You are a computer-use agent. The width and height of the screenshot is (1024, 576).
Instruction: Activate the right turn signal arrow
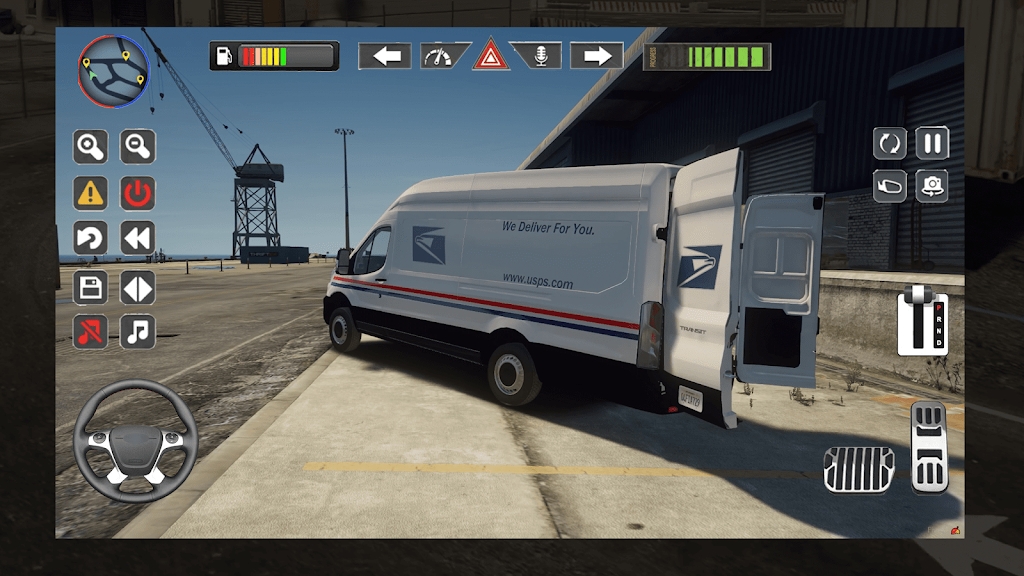597,56
